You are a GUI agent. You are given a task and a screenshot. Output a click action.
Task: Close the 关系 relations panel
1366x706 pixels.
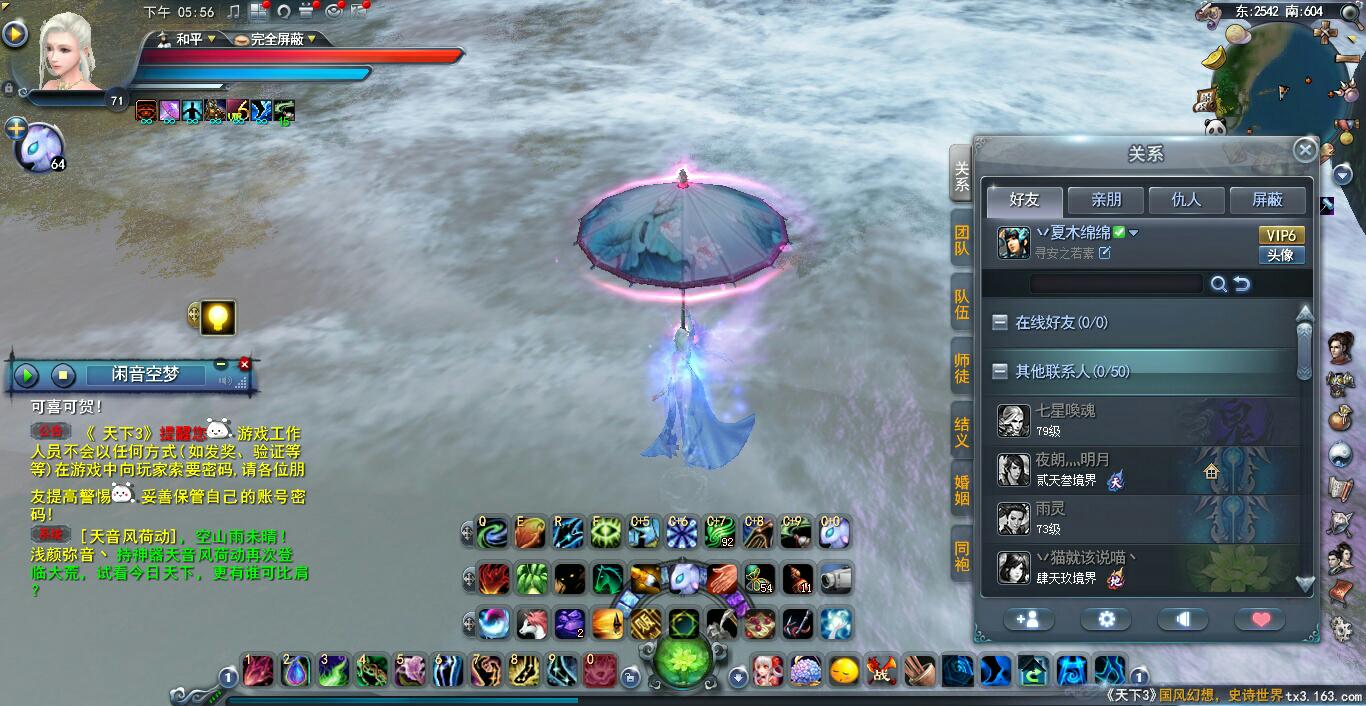click(x=1304, y=150)
